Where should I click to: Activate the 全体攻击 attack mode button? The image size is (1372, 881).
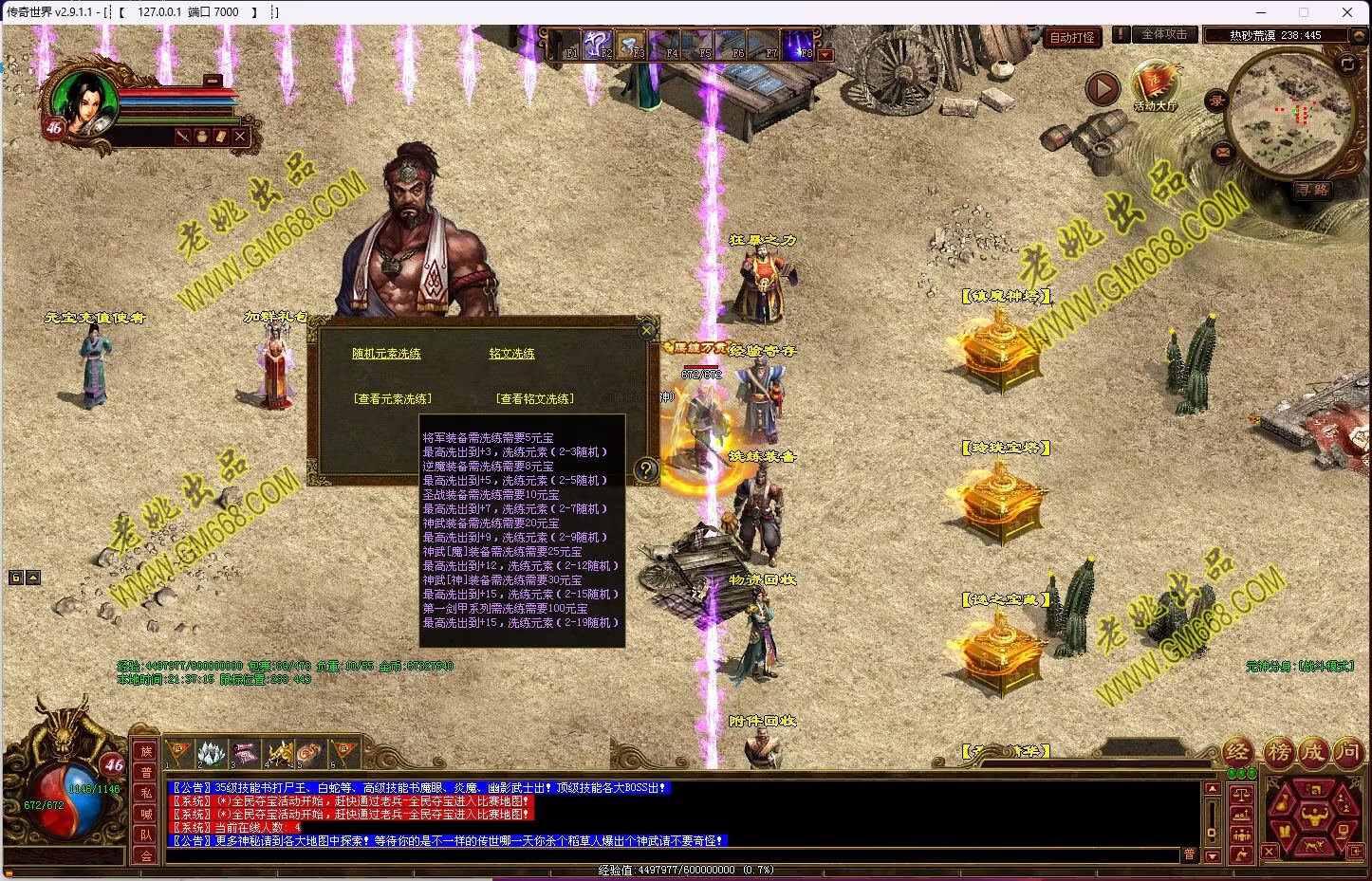click(x=1163, y=35)
